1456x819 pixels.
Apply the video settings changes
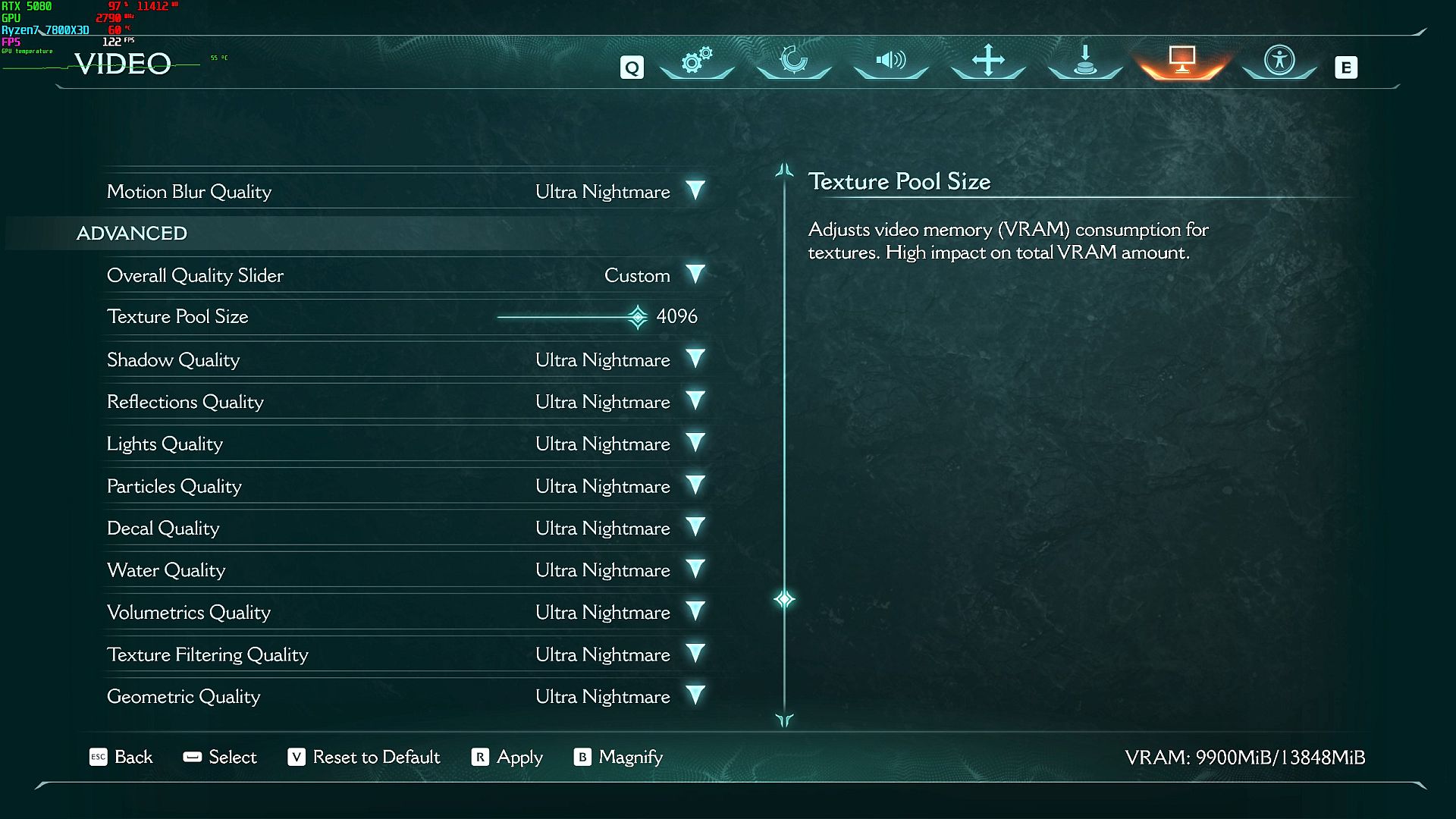coord(507,757)
